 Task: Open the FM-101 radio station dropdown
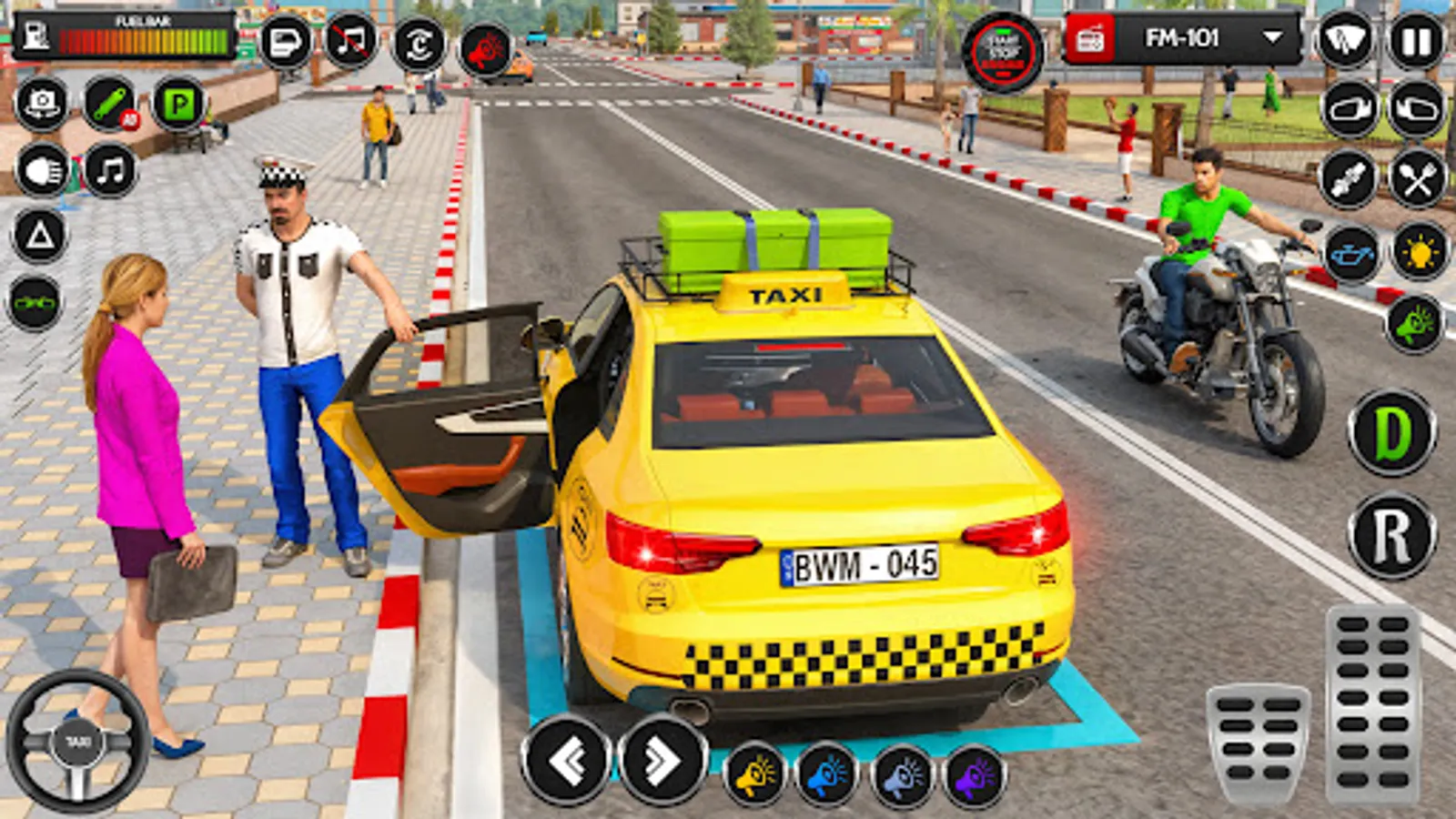1269,38
